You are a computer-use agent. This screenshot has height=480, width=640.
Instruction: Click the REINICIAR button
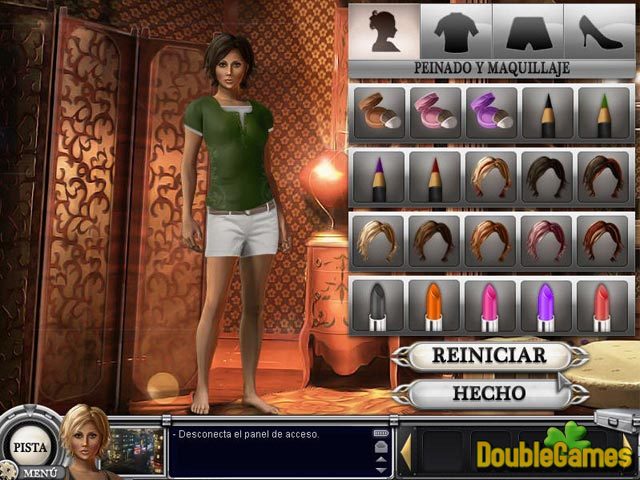point(489,355)
